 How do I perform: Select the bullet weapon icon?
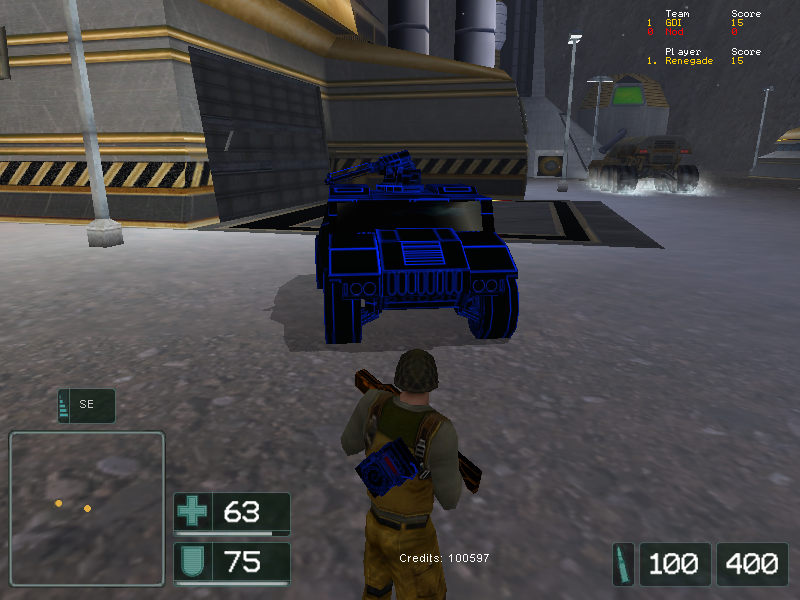pyautogui.click(x=624, y=564)
